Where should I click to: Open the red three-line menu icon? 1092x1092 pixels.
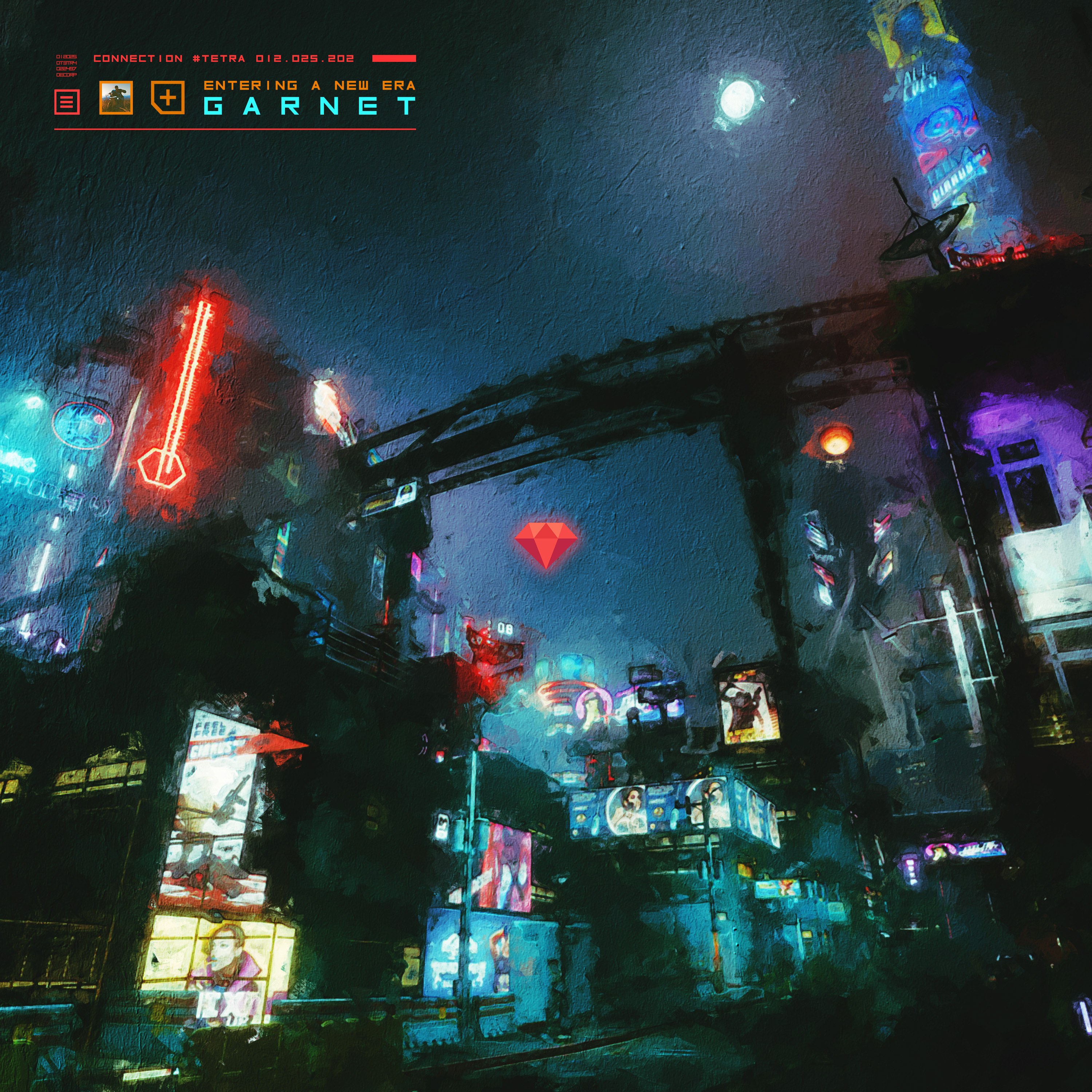(x=67, y=102)
